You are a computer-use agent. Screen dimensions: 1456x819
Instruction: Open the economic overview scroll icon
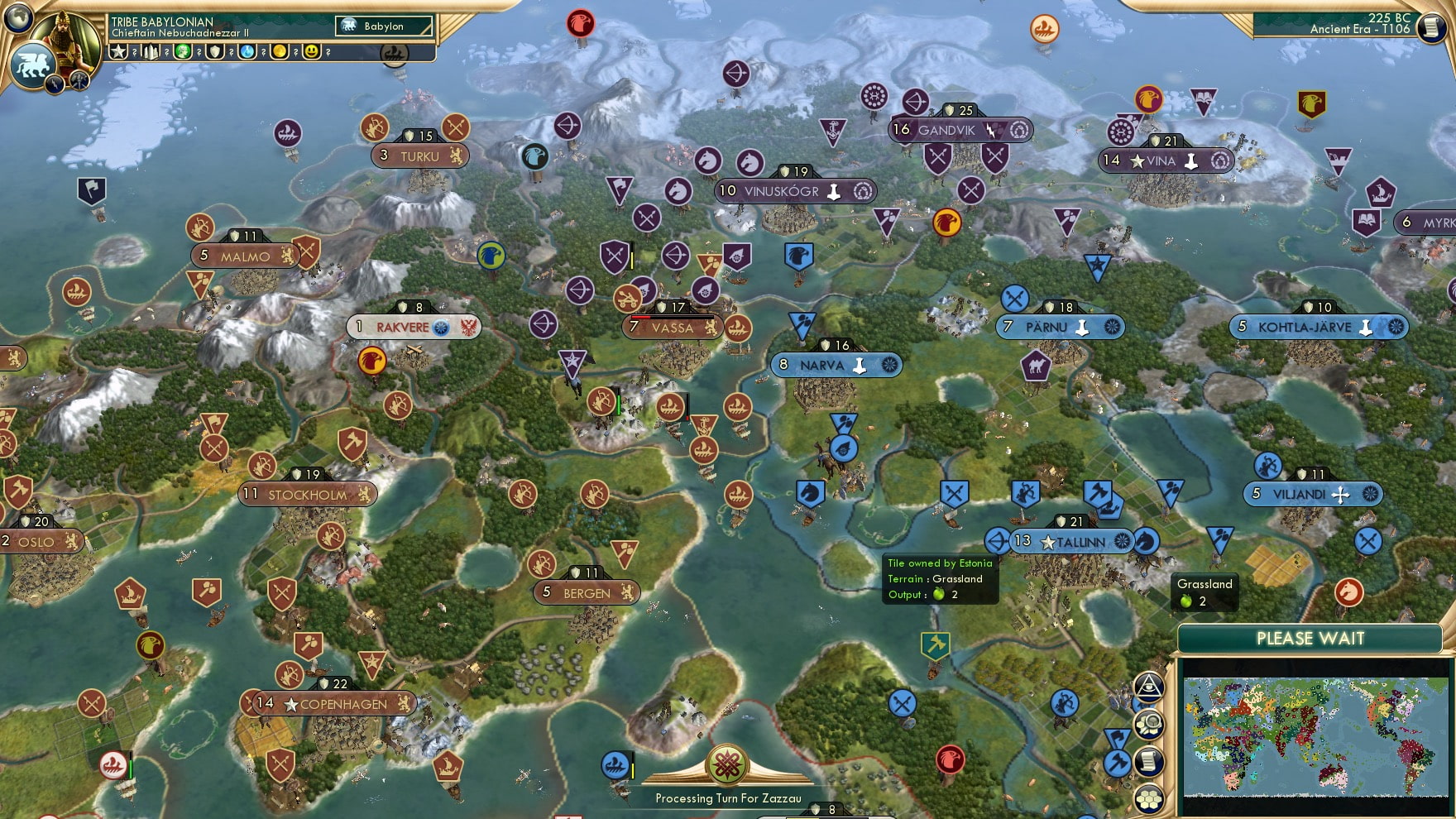(x=1148, y=760)
